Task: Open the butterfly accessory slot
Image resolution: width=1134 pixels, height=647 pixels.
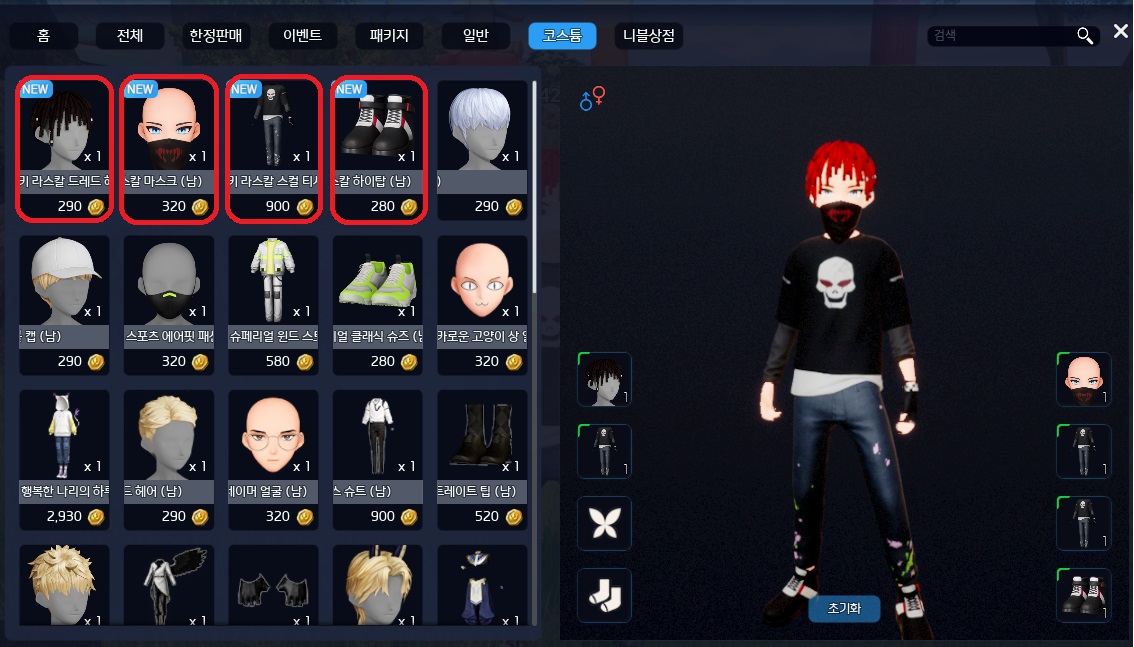Action: click(605, 523)
